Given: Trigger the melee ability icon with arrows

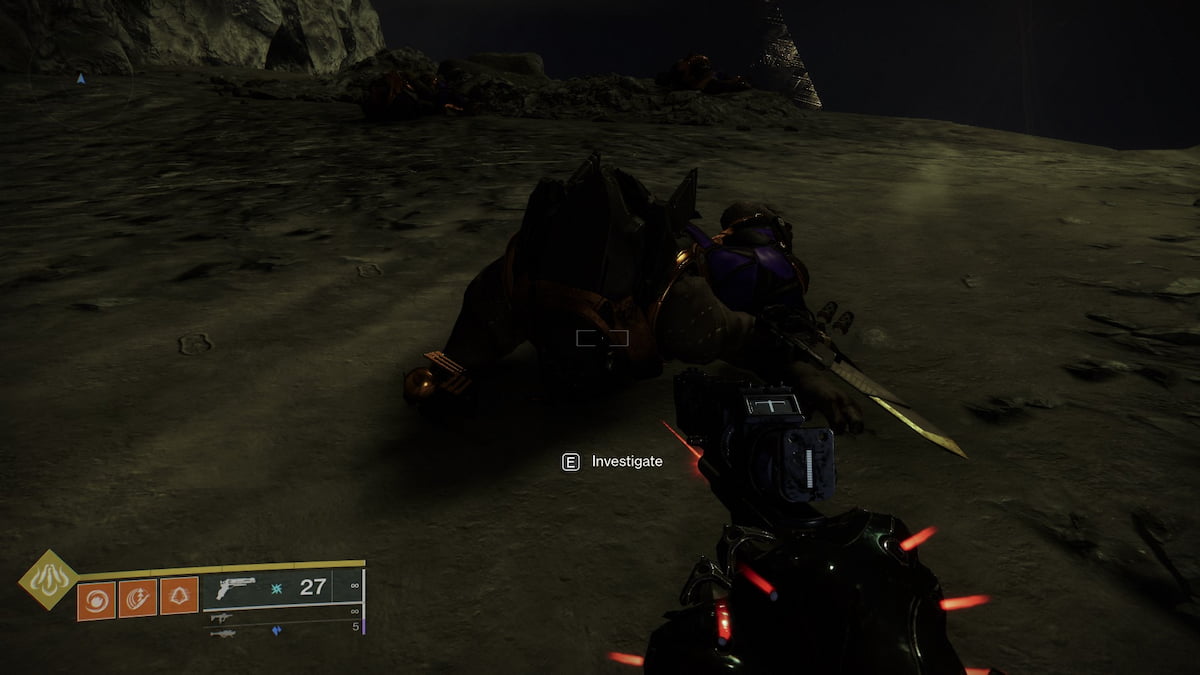Looking at the screenshot, I should click(x=137, y=599).
